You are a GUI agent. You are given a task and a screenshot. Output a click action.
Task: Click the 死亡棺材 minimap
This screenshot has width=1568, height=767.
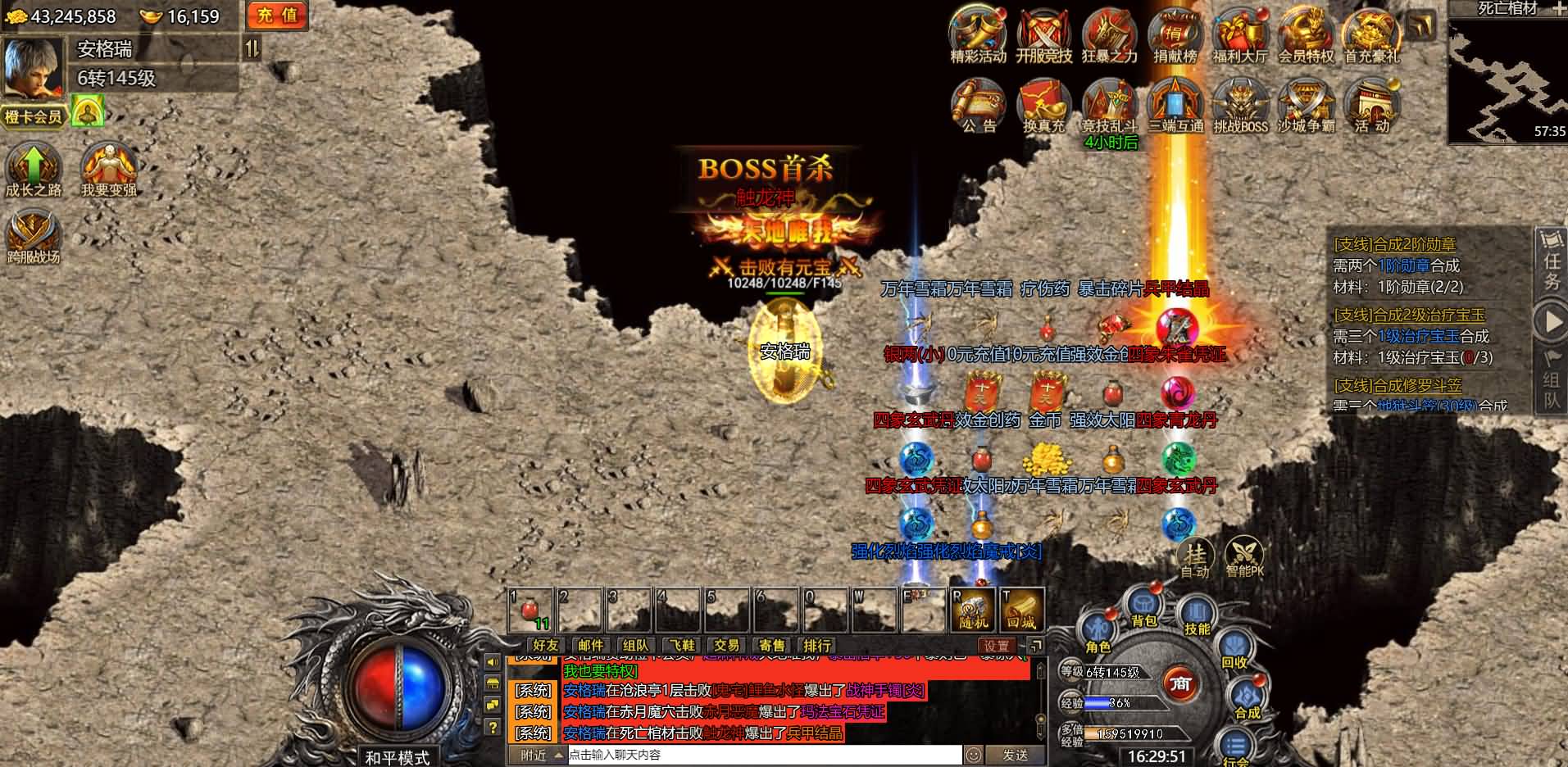point(1507,80)
